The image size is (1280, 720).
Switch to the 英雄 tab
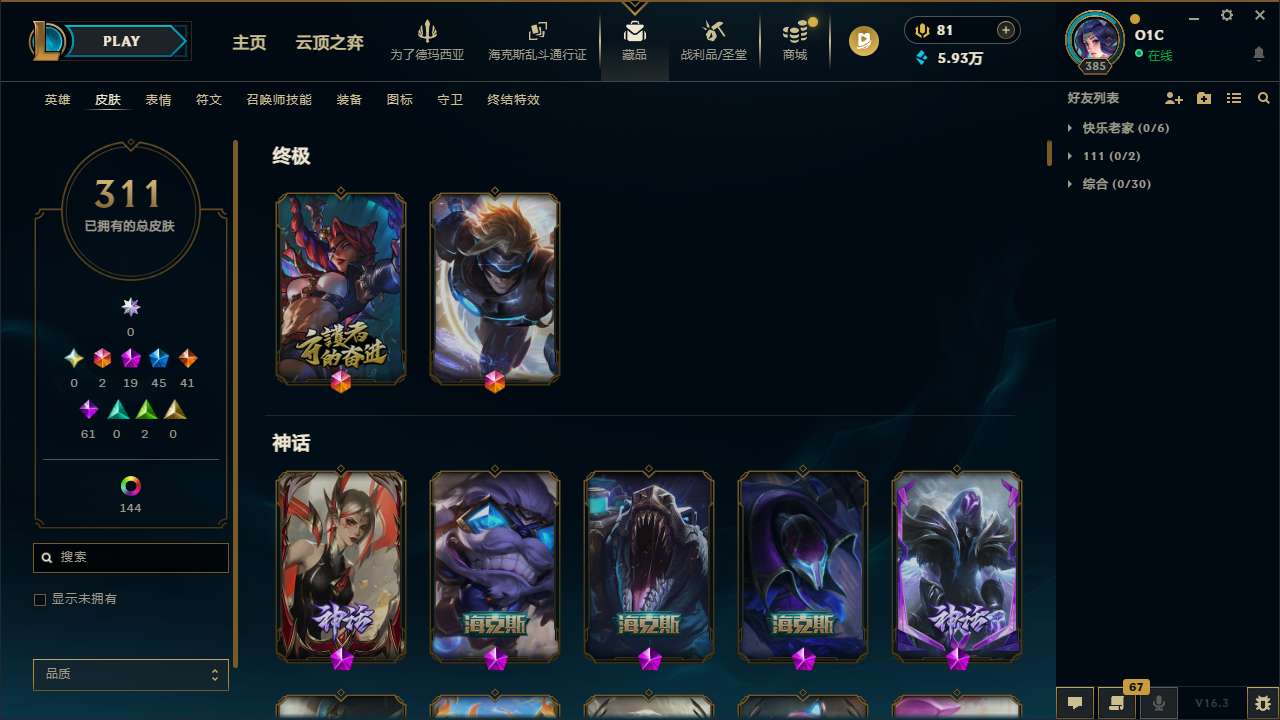click(57, 100)
